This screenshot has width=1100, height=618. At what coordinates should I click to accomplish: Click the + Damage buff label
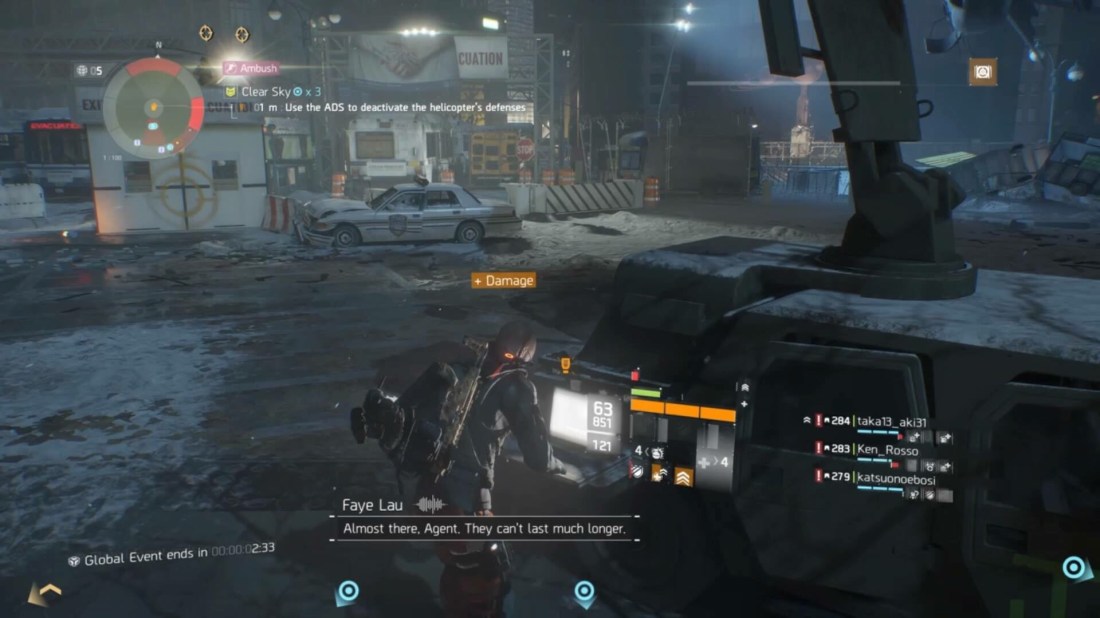click(504, 281)
